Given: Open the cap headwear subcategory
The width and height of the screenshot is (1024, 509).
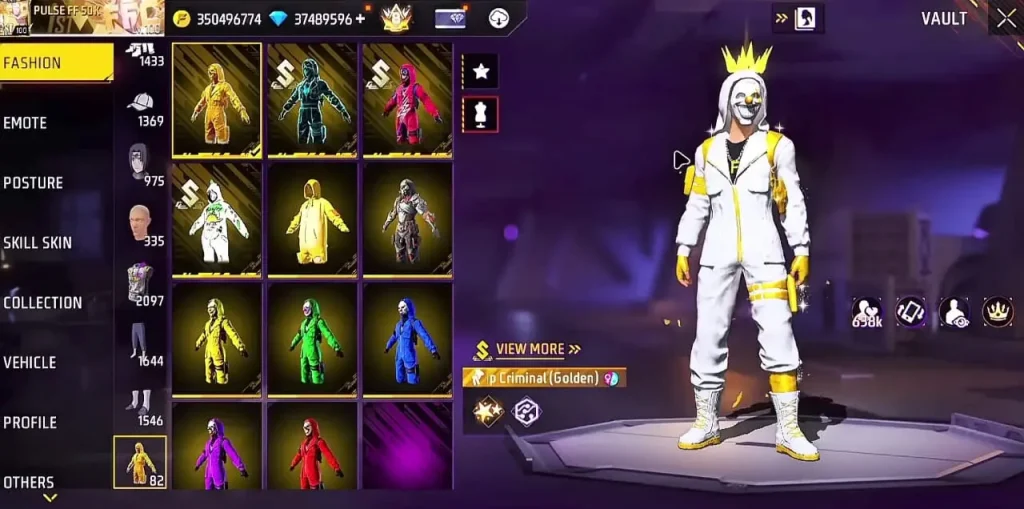Looking at the screenshot, I should pyautogui.click(x=141, y=104).
